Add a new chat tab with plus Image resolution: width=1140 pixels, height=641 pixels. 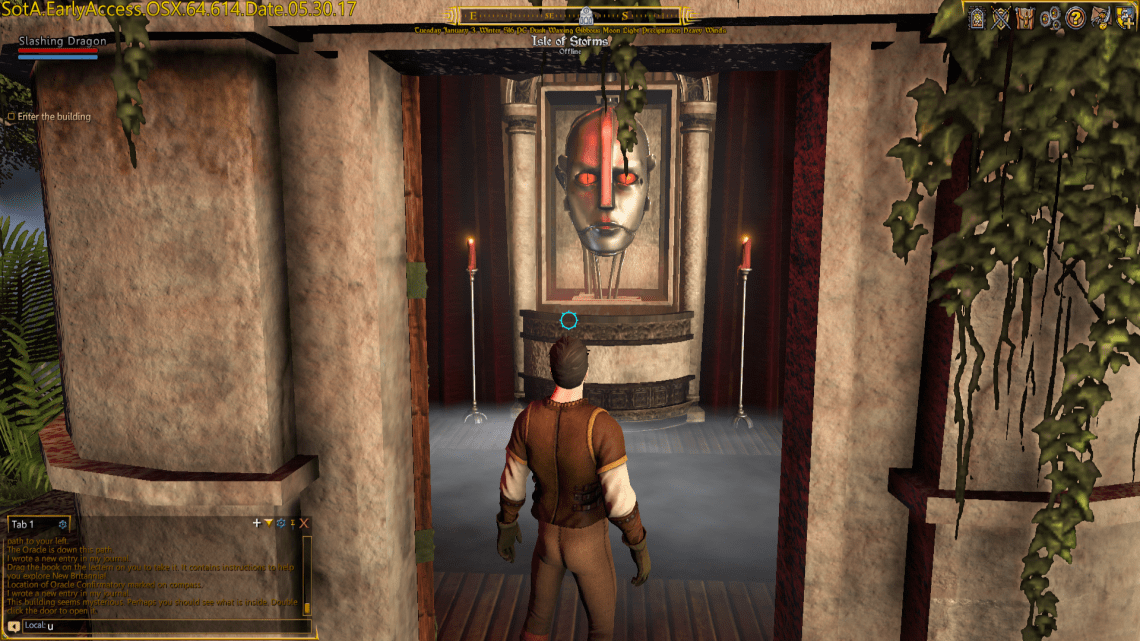click(x=257, y=523)
